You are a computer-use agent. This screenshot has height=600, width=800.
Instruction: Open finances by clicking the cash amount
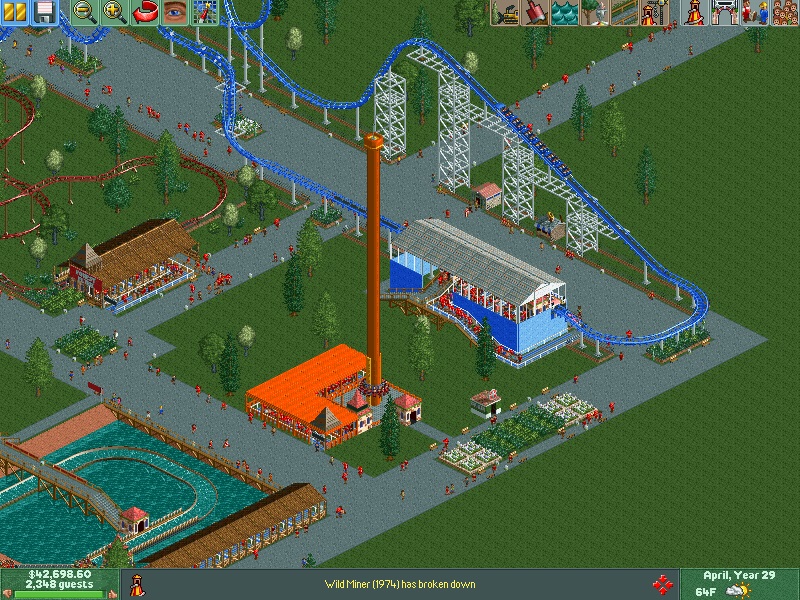point(59,575)
